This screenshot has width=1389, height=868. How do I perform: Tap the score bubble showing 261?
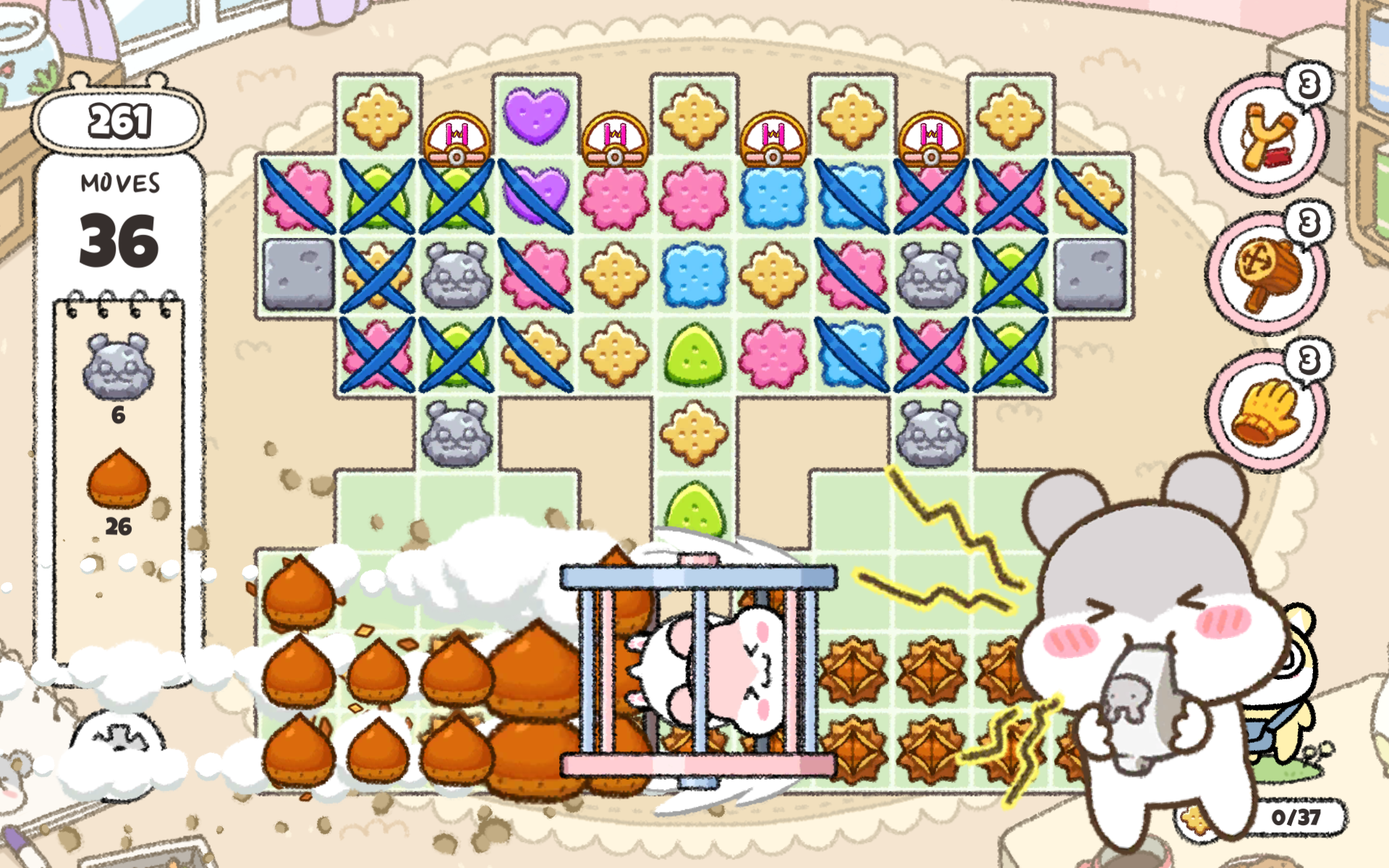click(119, 121)
